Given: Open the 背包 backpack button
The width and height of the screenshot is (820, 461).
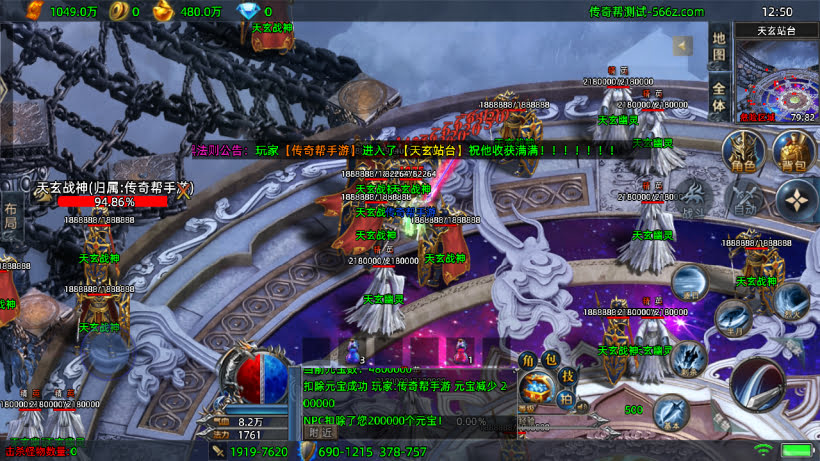Looking at the screenshot, I should 790,153.
